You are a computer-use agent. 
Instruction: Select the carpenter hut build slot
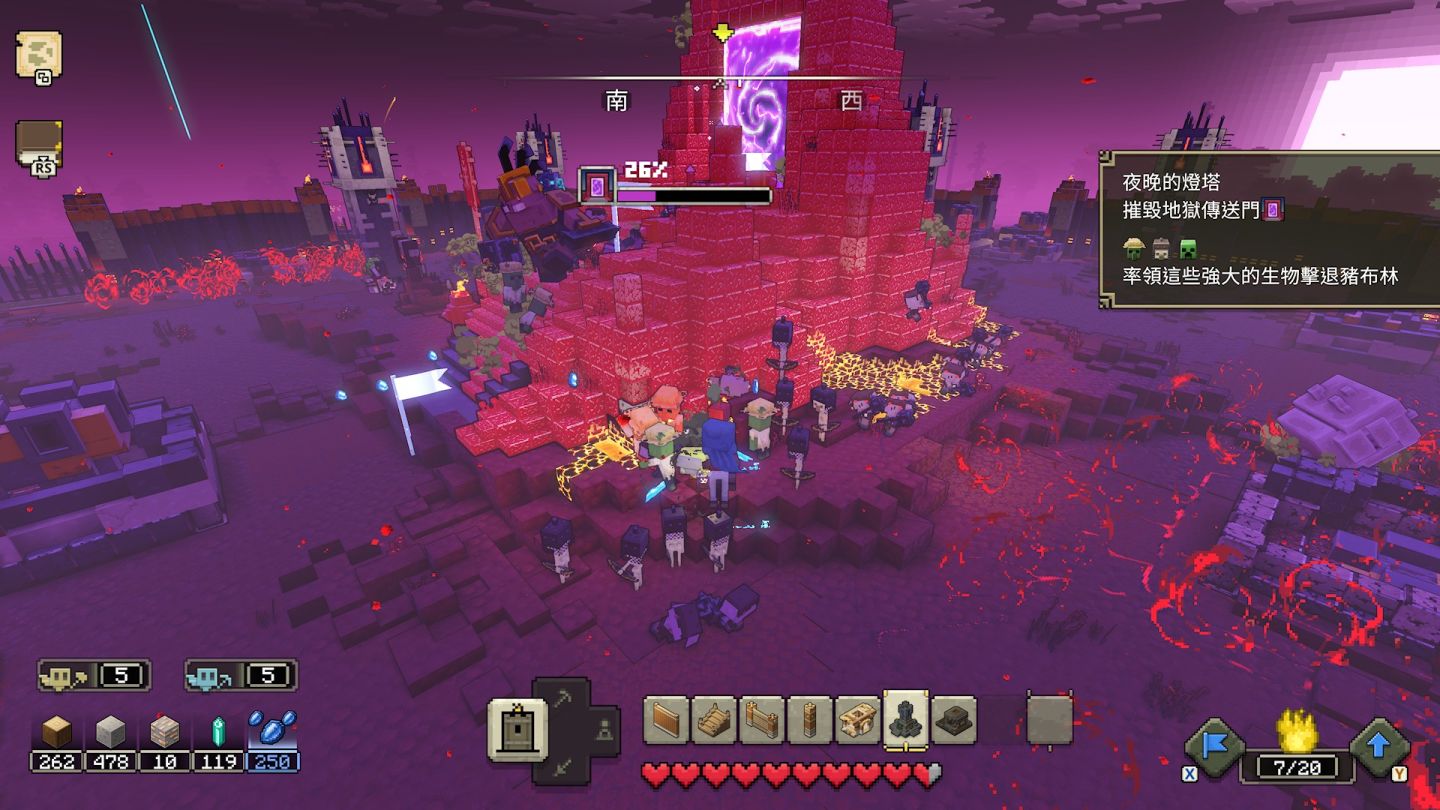858,720
